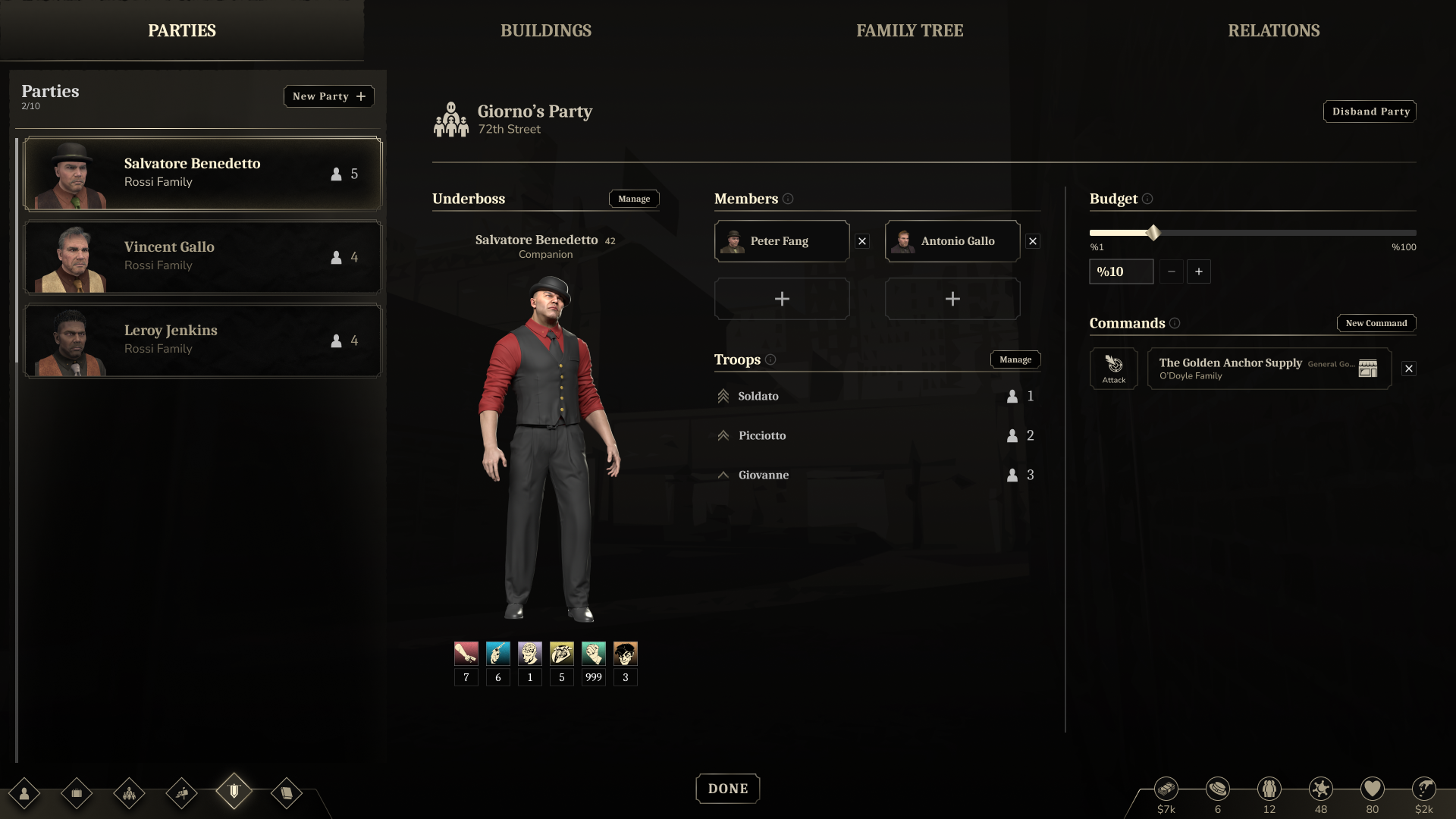Image resolution: width=1456 pixels, height=819 pixels.
Task: Select Vincent Gallo's party row
Action: click(x=202, y=257)
